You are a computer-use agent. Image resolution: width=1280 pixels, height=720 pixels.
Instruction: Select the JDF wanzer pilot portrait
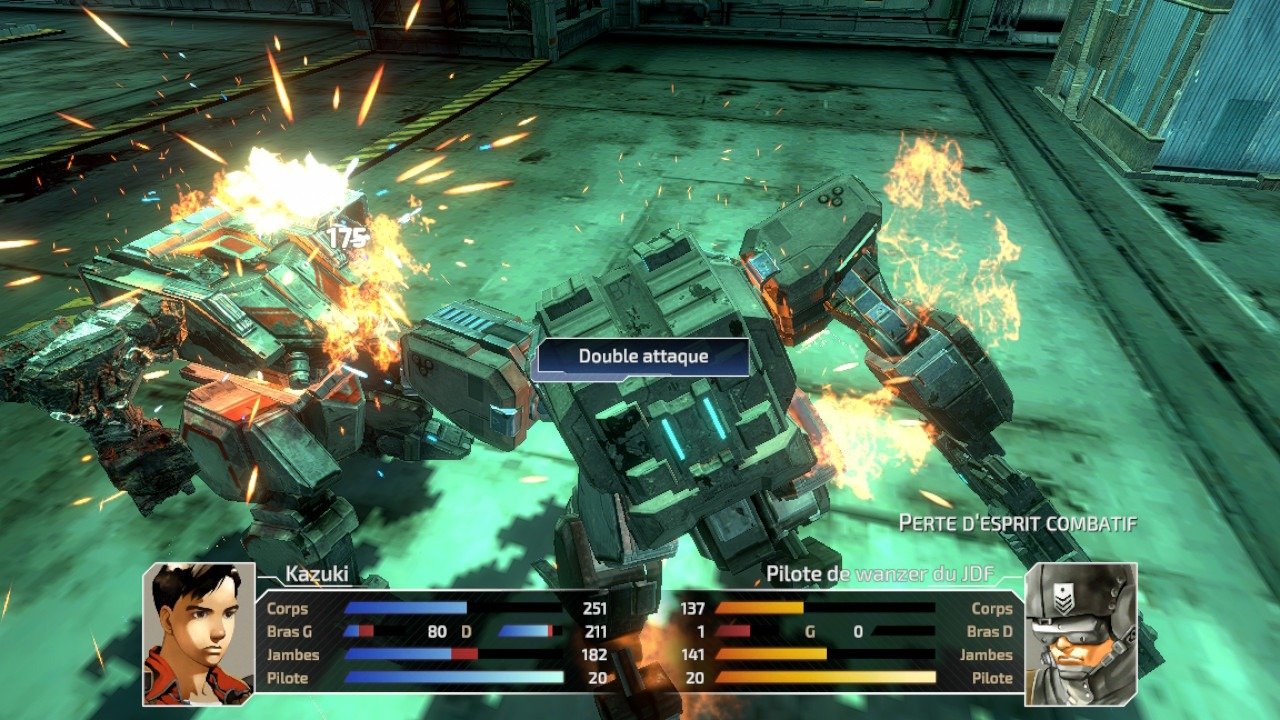coord(1081,632)
